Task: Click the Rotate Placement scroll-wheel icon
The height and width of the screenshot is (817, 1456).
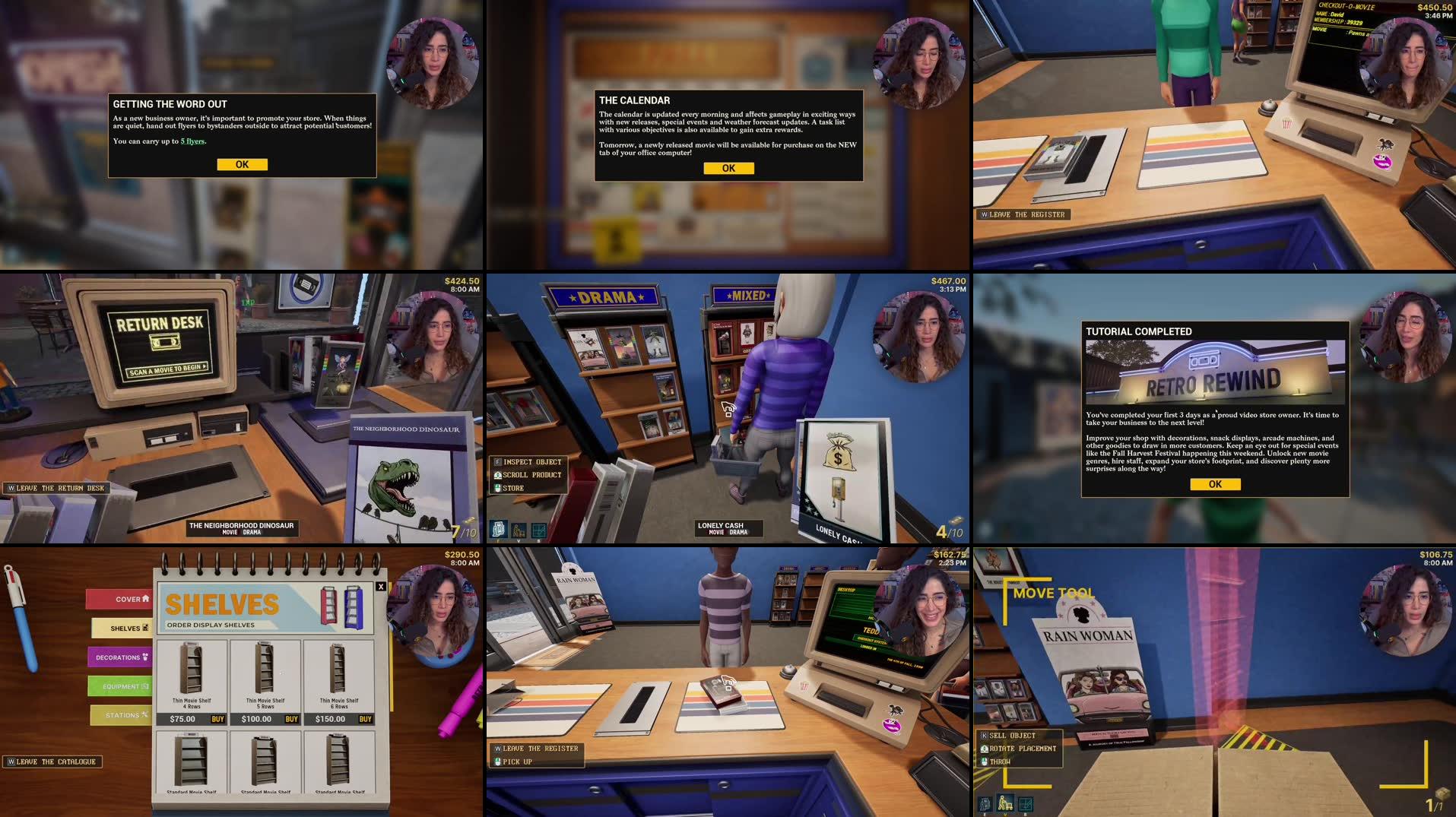Action: [984, 748]
